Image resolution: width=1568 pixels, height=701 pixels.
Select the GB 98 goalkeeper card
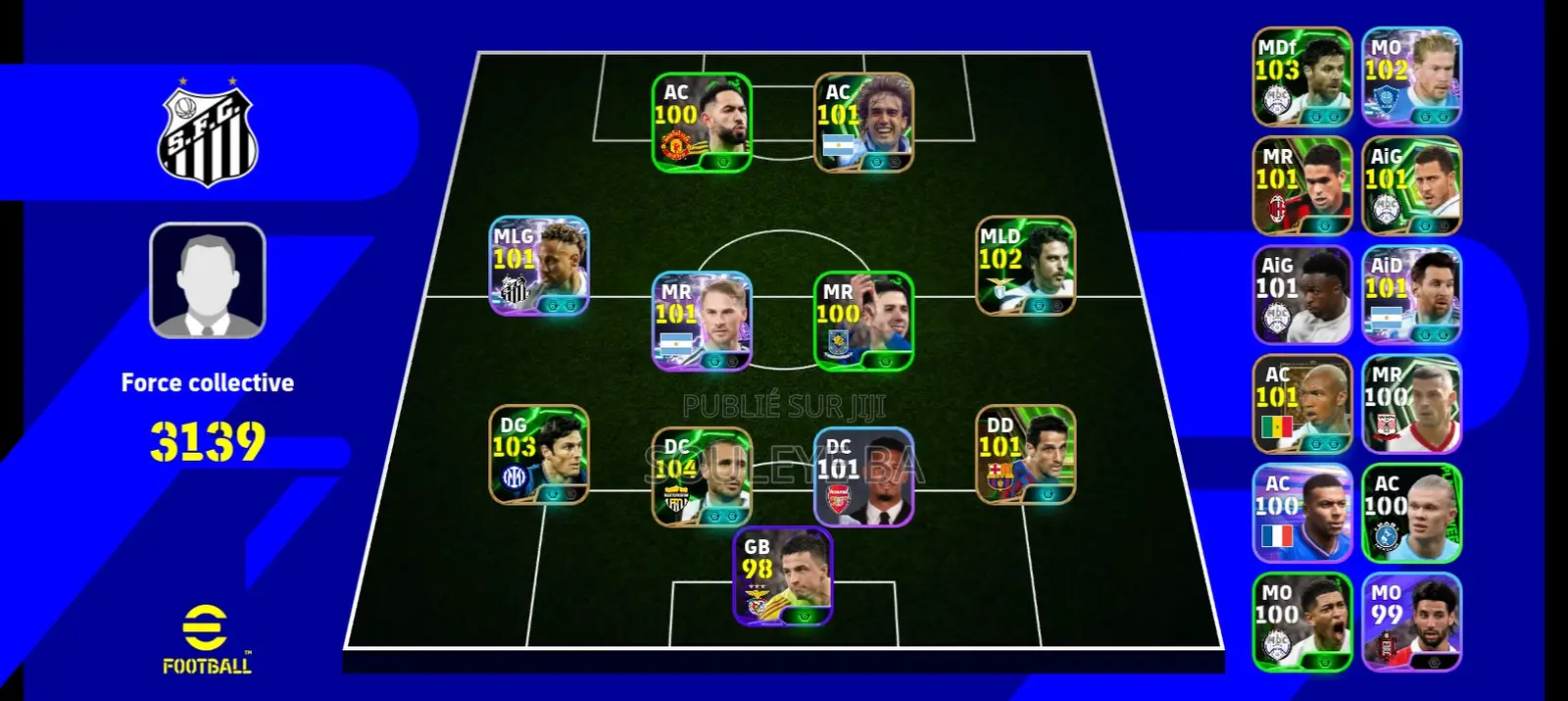coord(783,576)
